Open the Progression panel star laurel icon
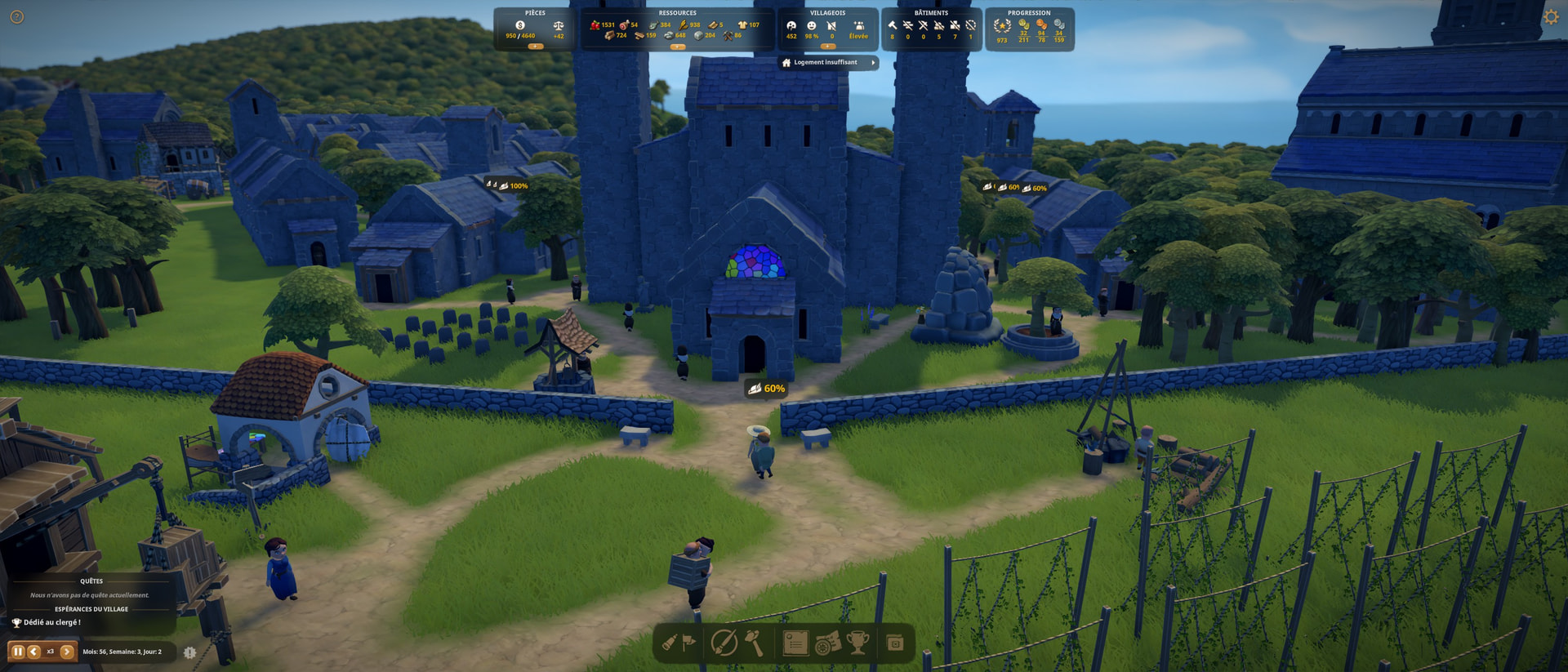 (1002, 26)
